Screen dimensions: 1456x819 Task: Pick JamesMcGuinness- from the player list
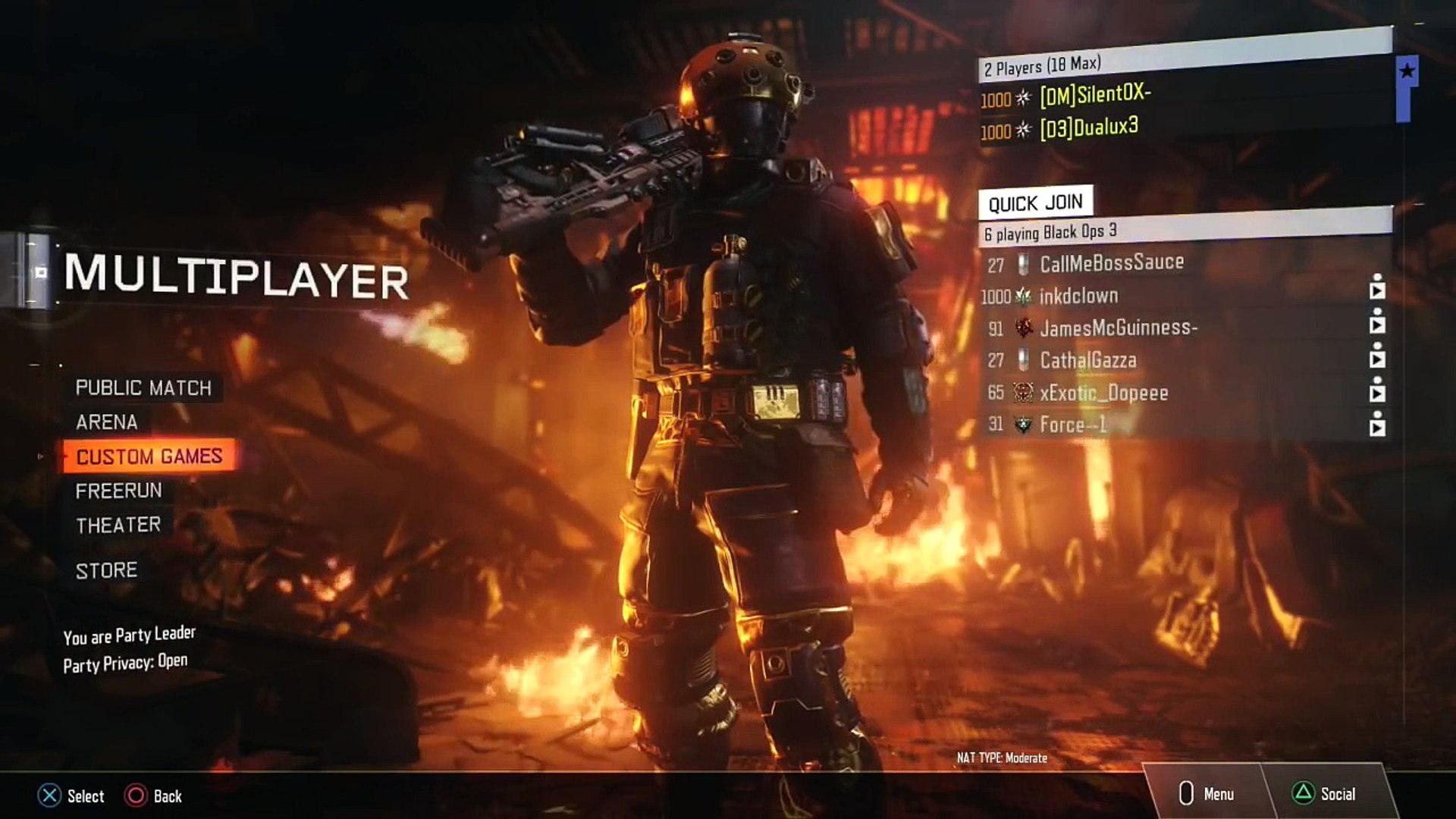click(1119, 328)
